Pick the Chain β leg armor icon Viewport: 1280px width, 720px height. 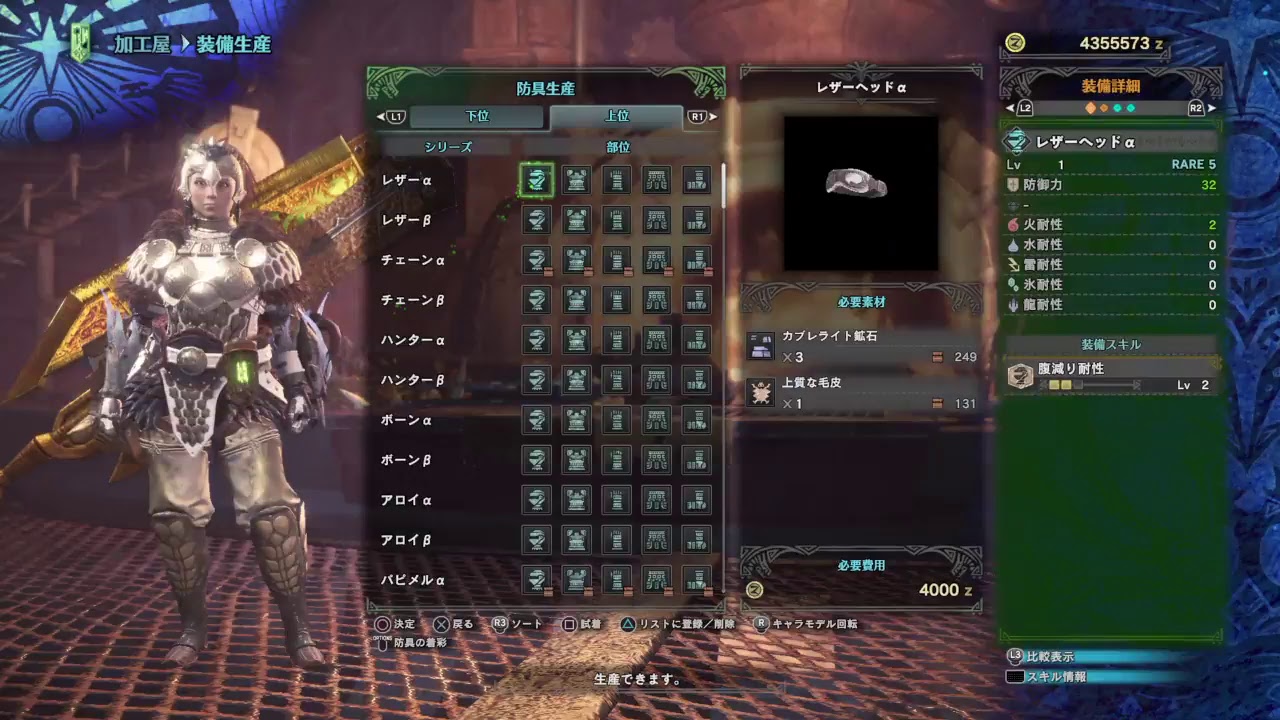(x=697, y=300)
